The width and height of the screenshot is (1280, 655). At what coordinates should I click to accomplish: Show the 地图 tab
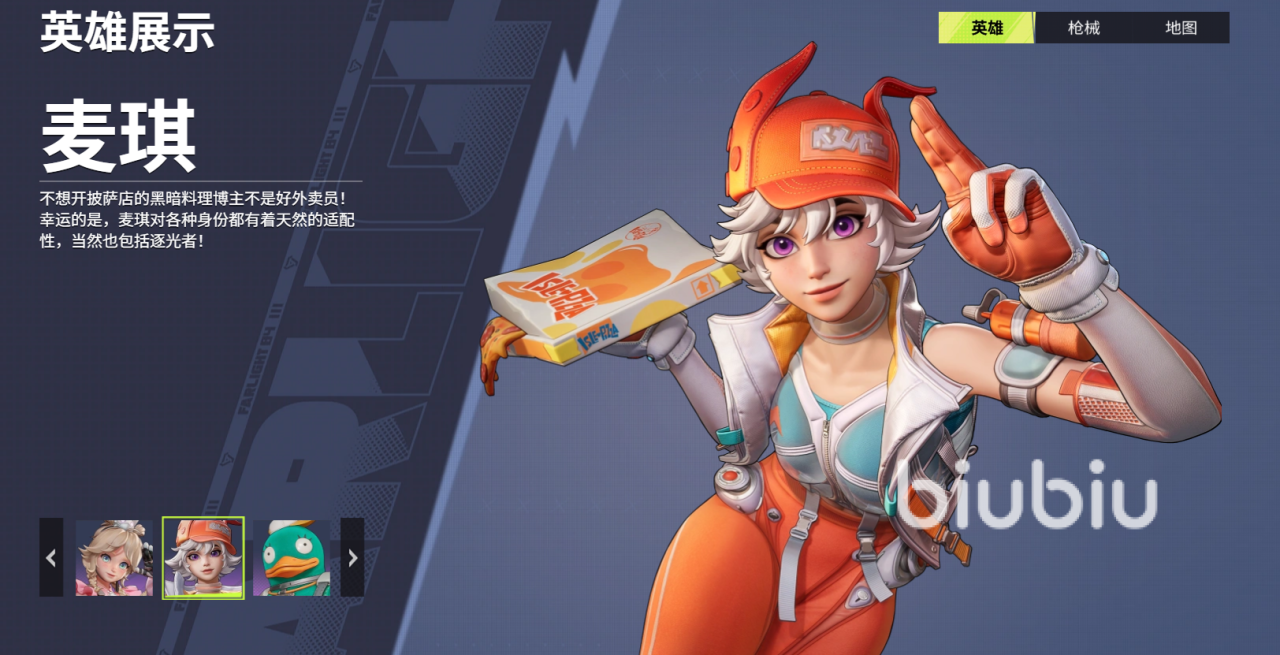click(1181, 28)
